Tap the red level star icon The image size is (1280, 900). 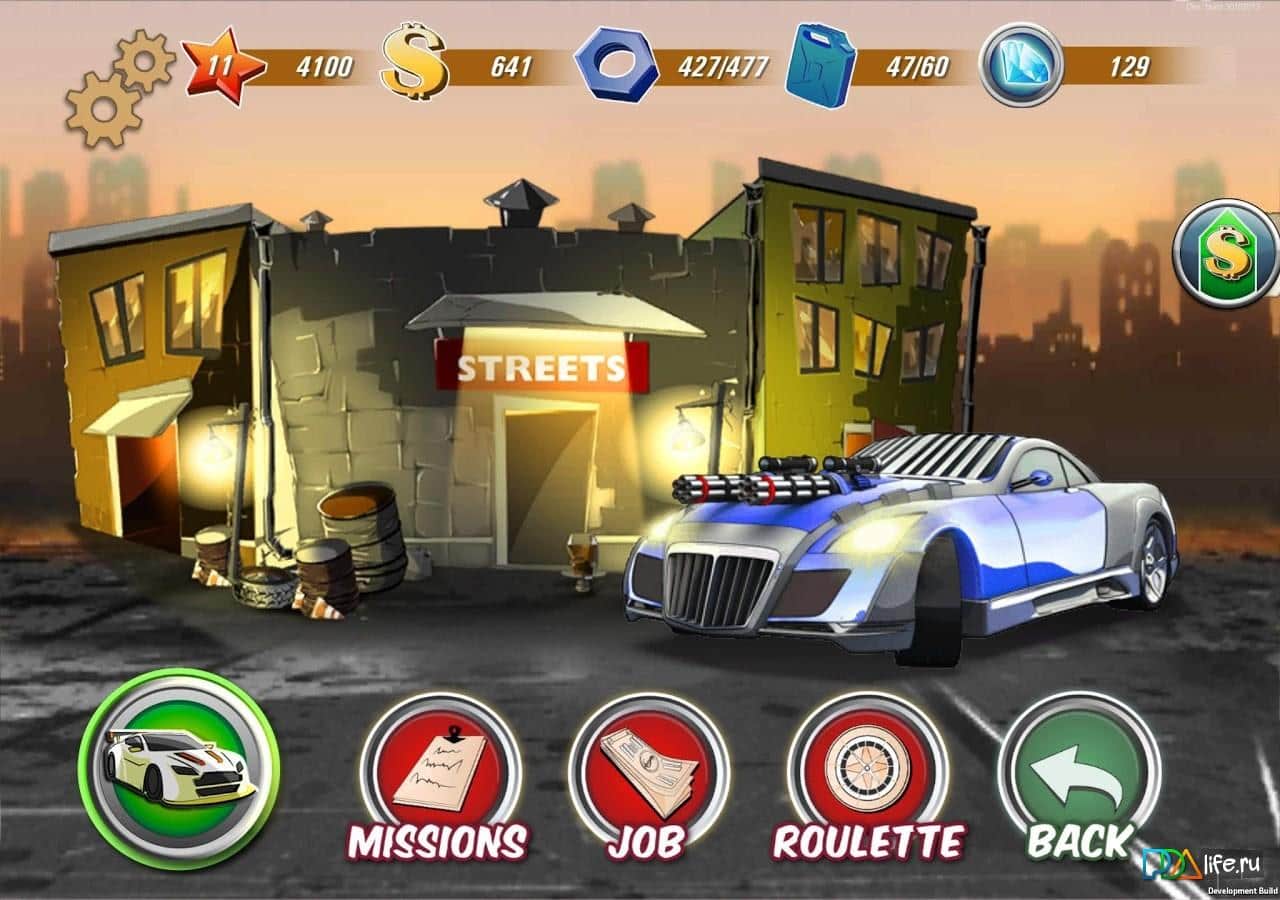click(223, 68)
